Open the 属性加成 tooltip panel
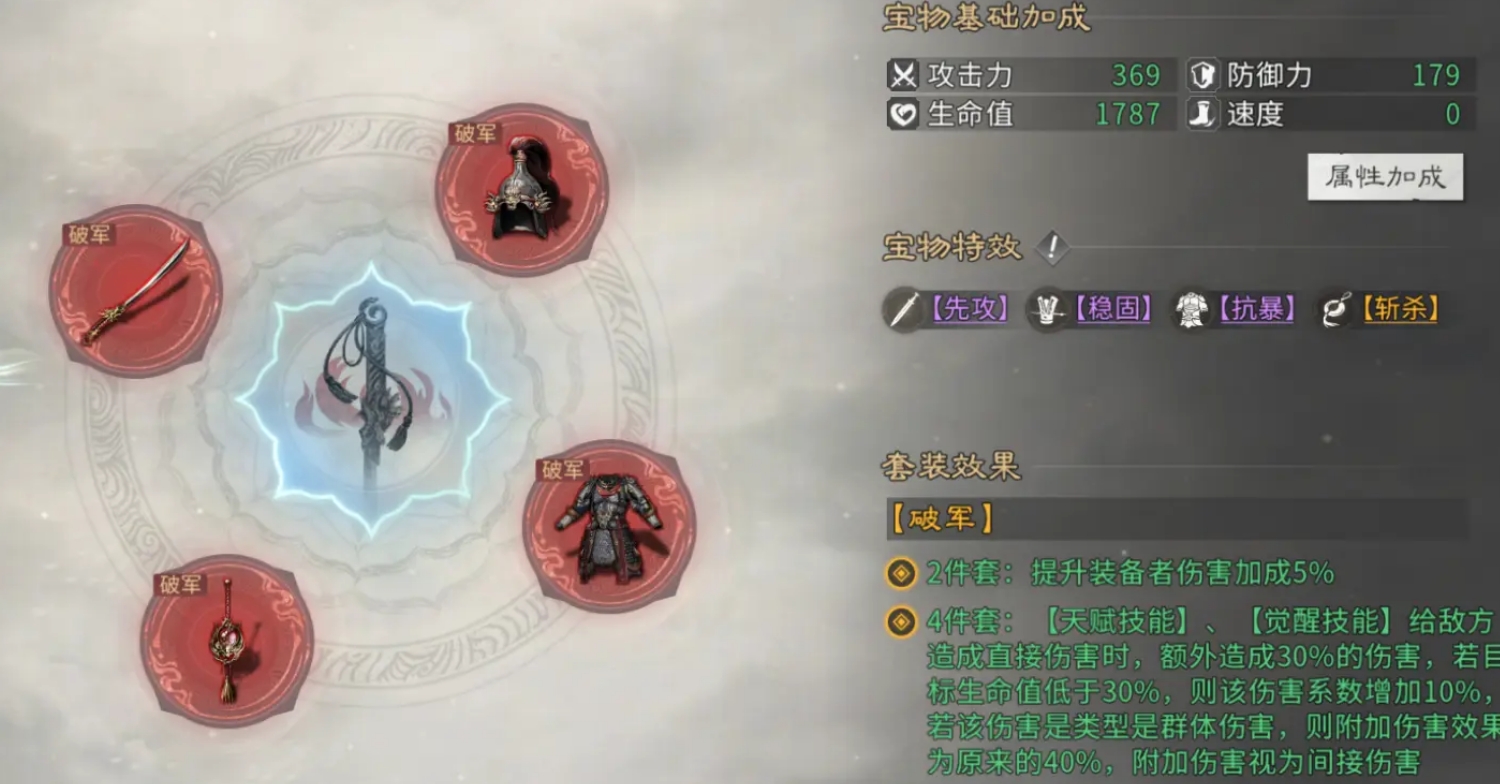Image resolution: width=1500 pixels, height=784 pixels. pyautogui.click(x=1385, y=176)
